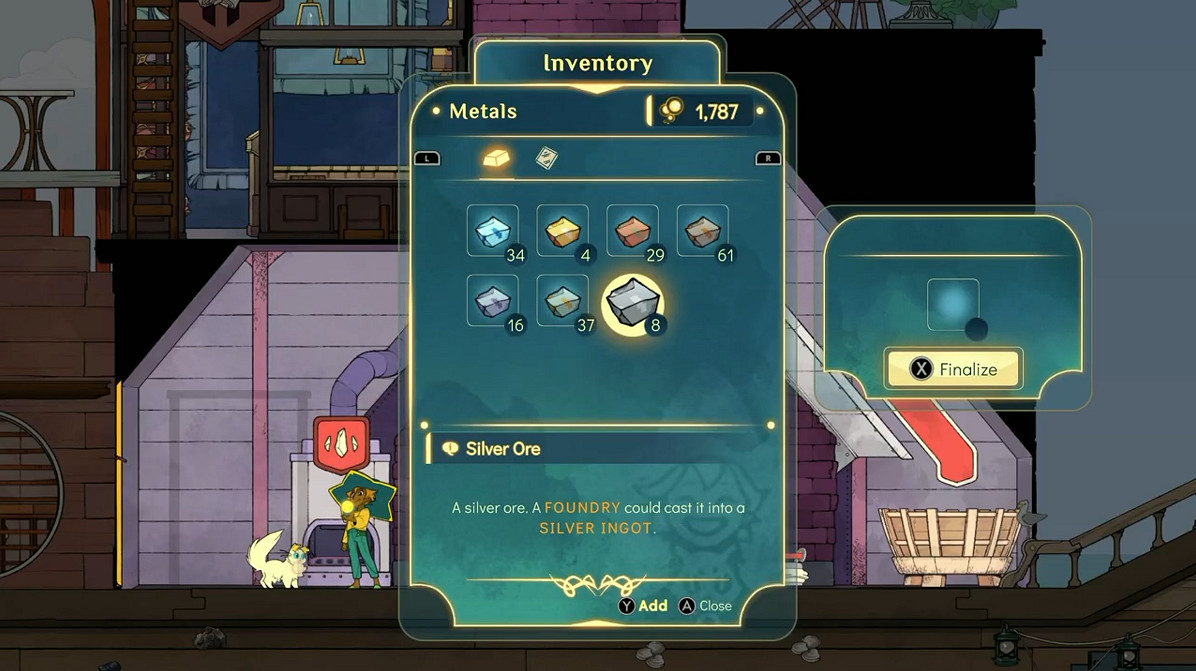Screen dimensions: 1196x671
Task: Click the Finalize button
Action: pyautogui.click(x=952, y=369)
